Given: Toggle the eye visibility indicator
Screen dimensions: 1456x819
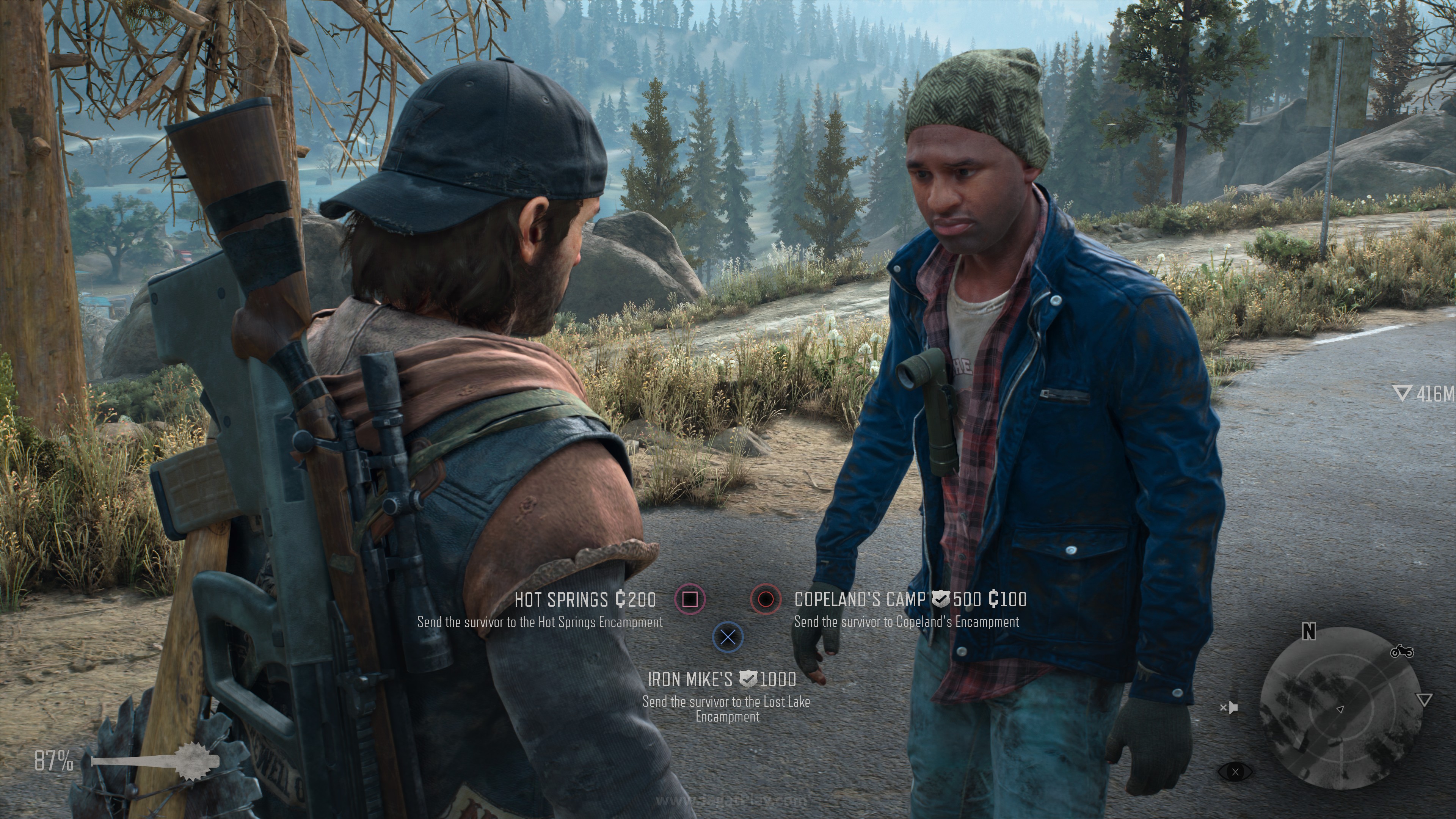Looking at the screenshot, I should (x=1235, y=772).
